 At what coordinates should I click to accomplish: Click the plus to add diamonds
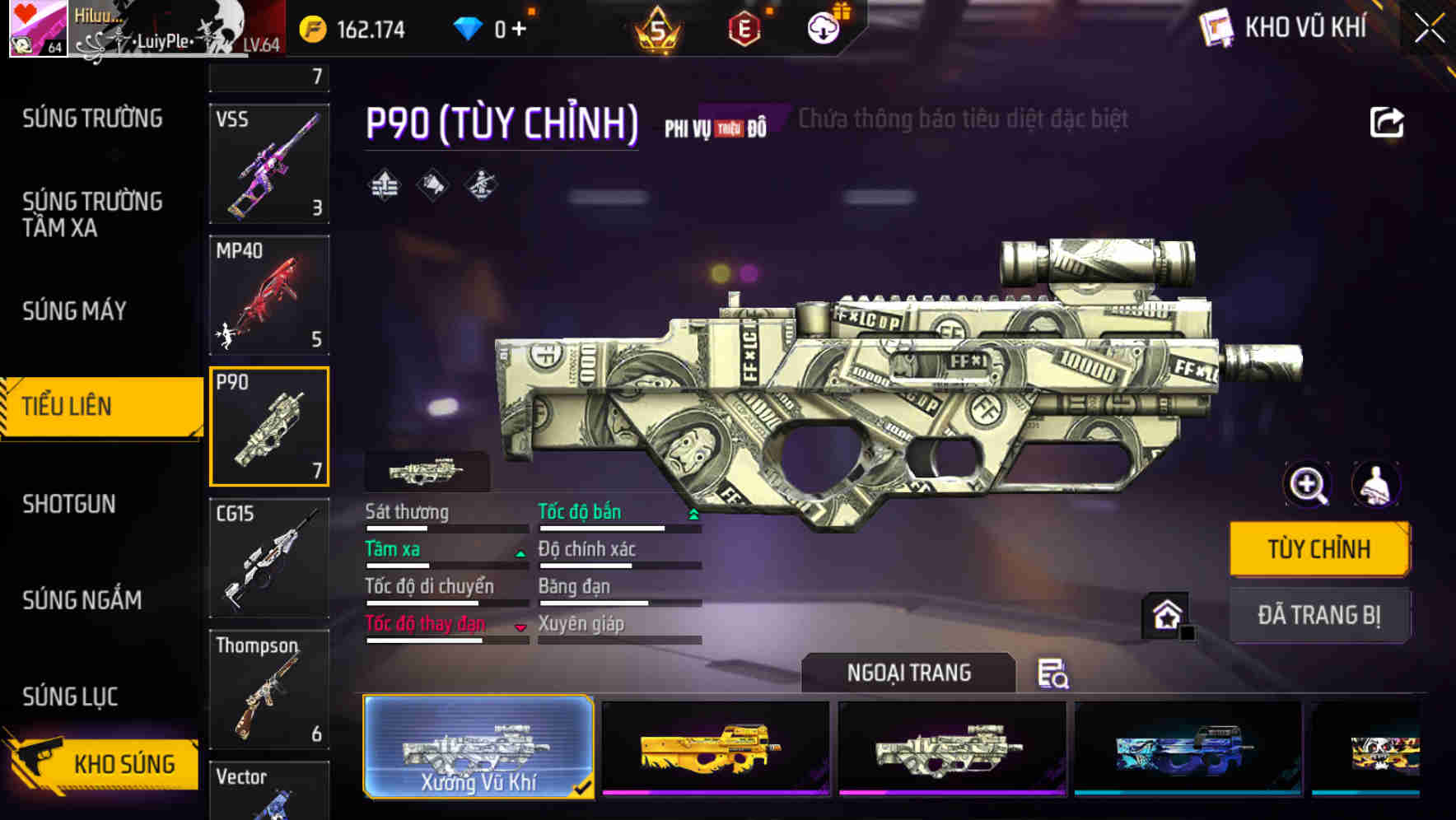(x=520, y=27)
